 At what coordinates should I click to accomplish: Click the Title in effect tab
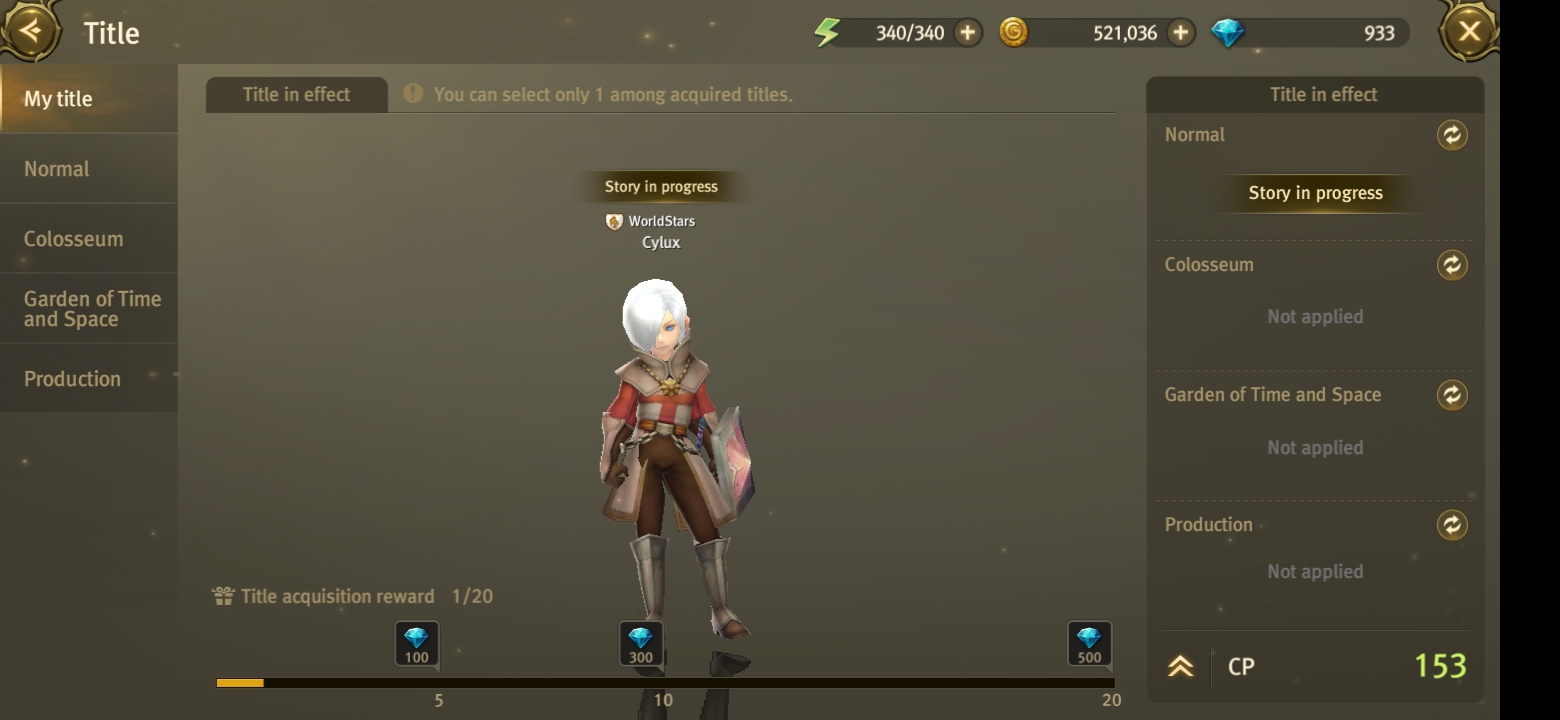(x=296, y=95)
